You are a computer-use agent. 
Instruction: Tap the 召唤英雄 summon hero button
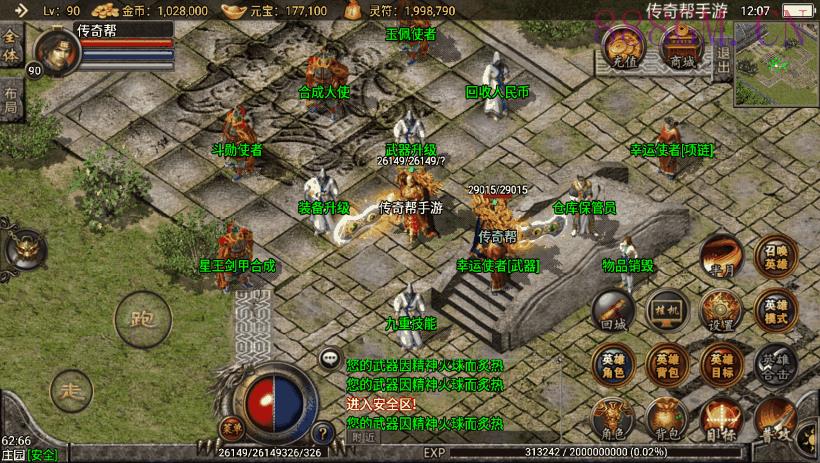tap(775, 257)
